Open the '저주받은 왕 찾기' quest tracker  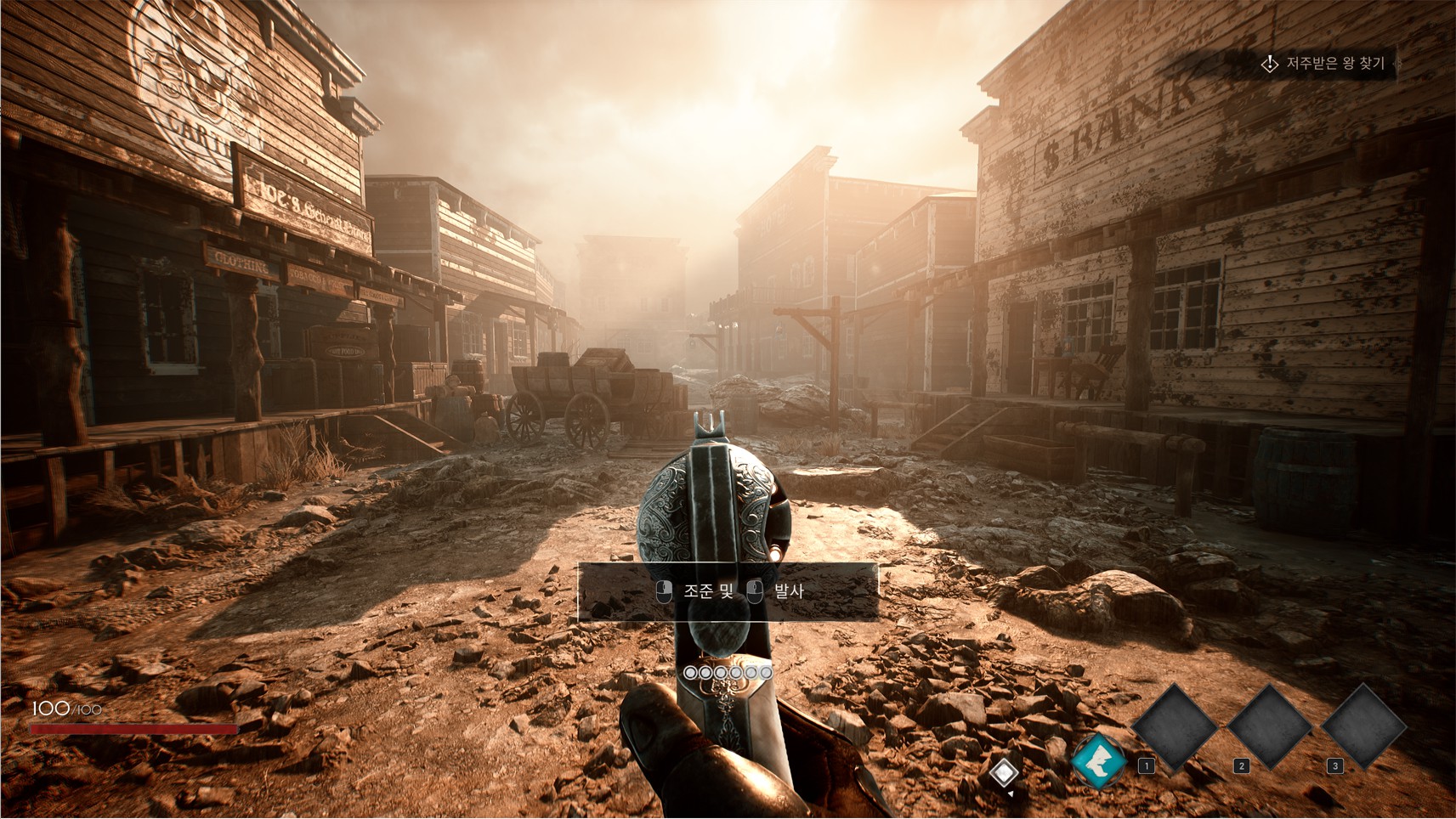1325,64
